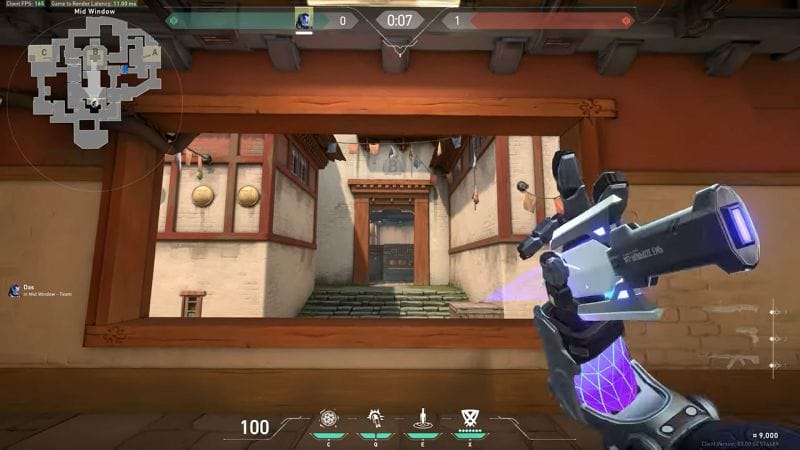Activate the Q ability icon
Image resolution: width=800 pixels, height=450 pixels.
(x=376, y=419)
